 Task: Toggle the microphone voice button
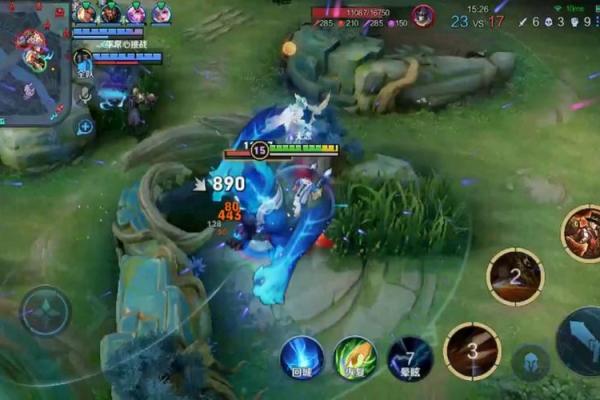(85, 95)
